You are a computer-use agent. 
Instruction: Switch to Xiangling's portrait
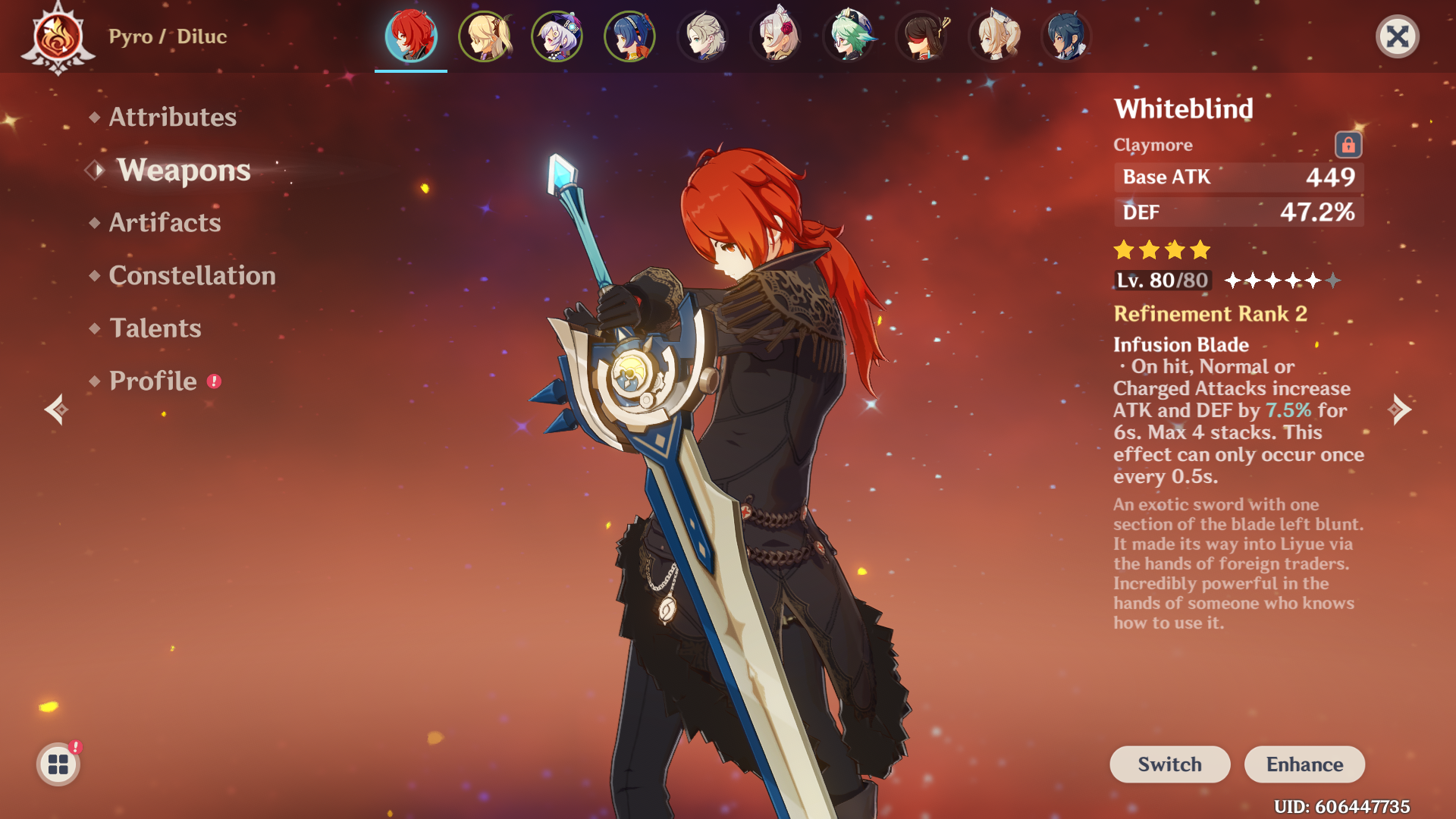tap(629, 36)
